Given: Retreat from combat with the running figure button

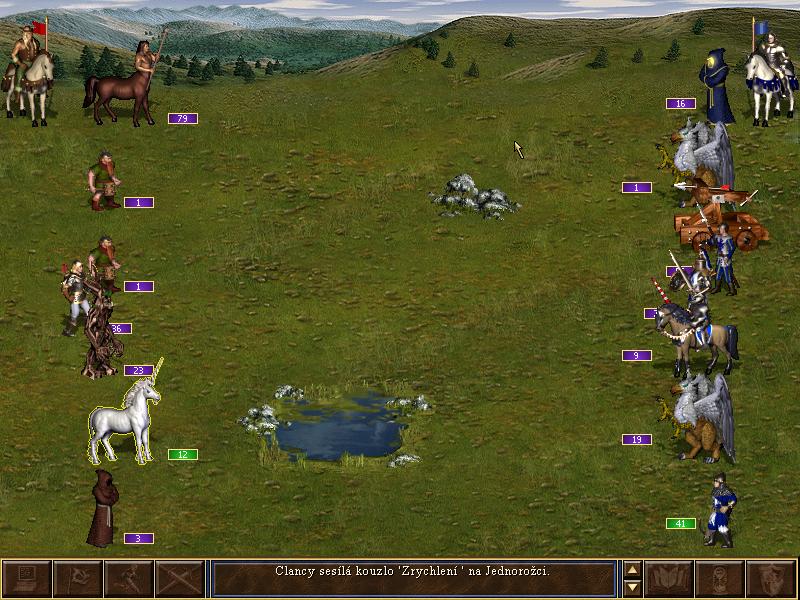Looking at the screenshot, I should (x=128, y=578).
